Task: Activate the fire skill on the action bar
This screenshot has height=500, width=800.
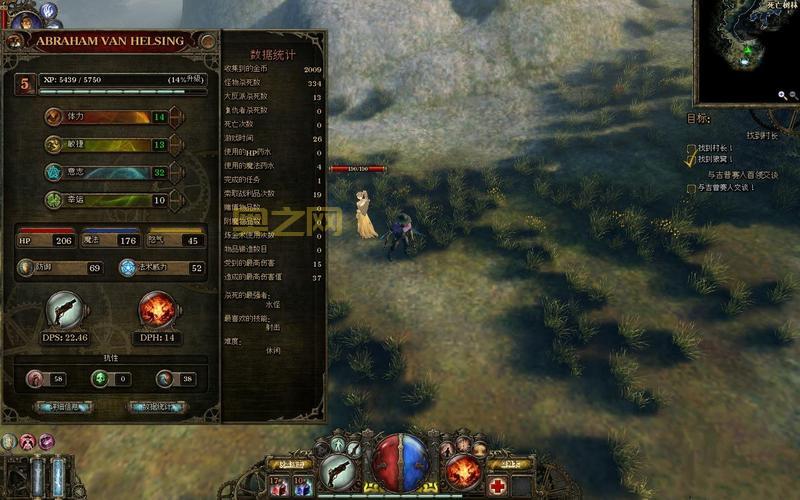Action: click(463, 470)
